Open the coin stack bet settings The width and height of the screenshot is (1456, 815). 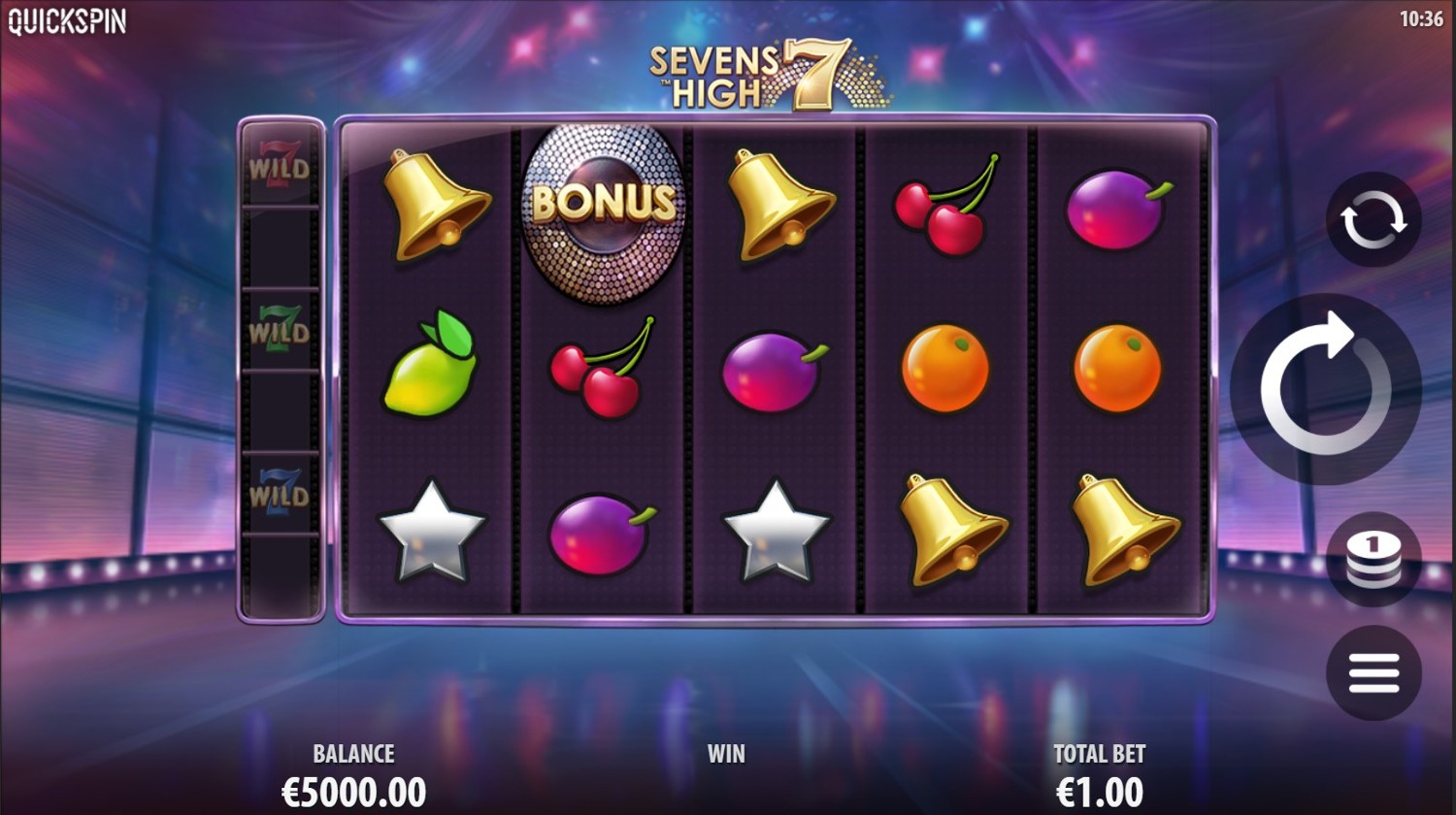coord(1373,560)
